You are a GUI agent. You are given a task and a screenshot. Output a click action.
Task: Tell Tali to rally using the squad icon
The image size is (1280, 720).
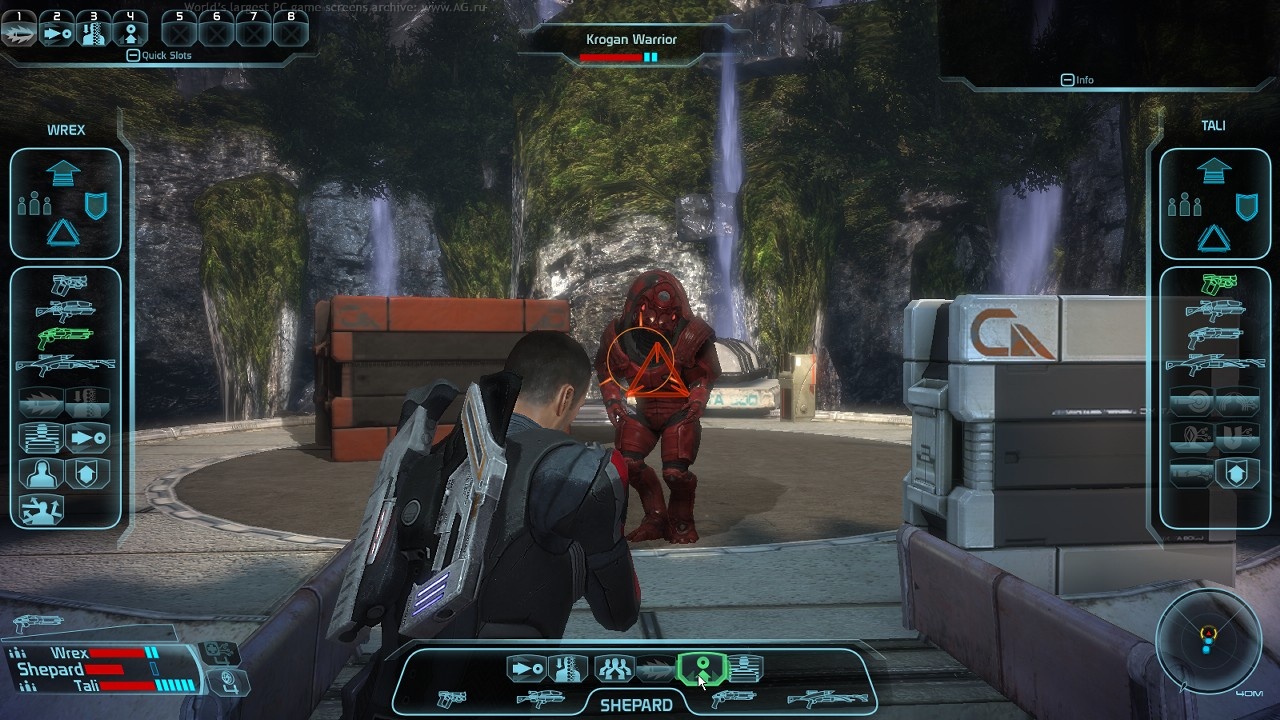coord(1182,206)
